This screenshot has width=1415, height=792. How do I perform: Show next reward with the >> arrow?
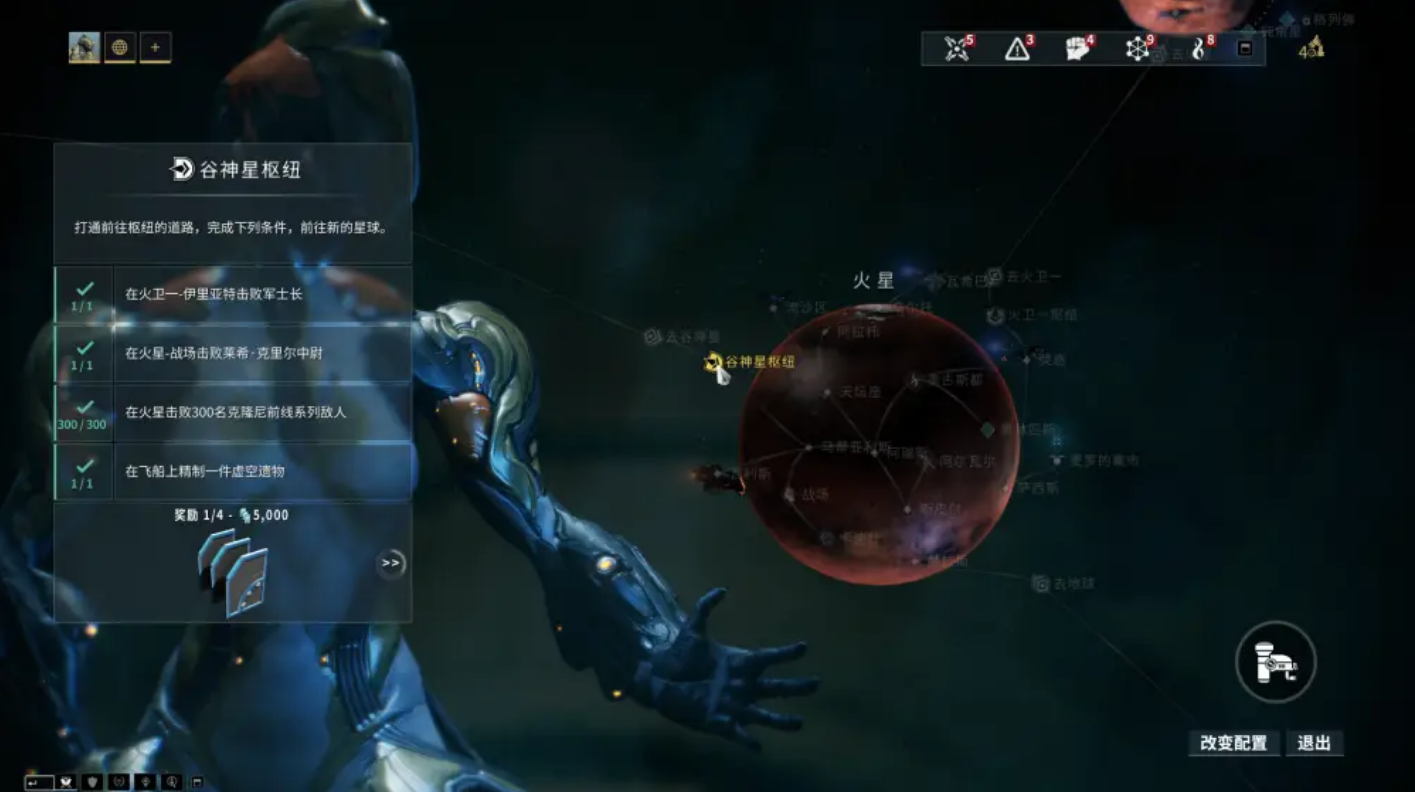pyautogui.click(x=391, y=563)
